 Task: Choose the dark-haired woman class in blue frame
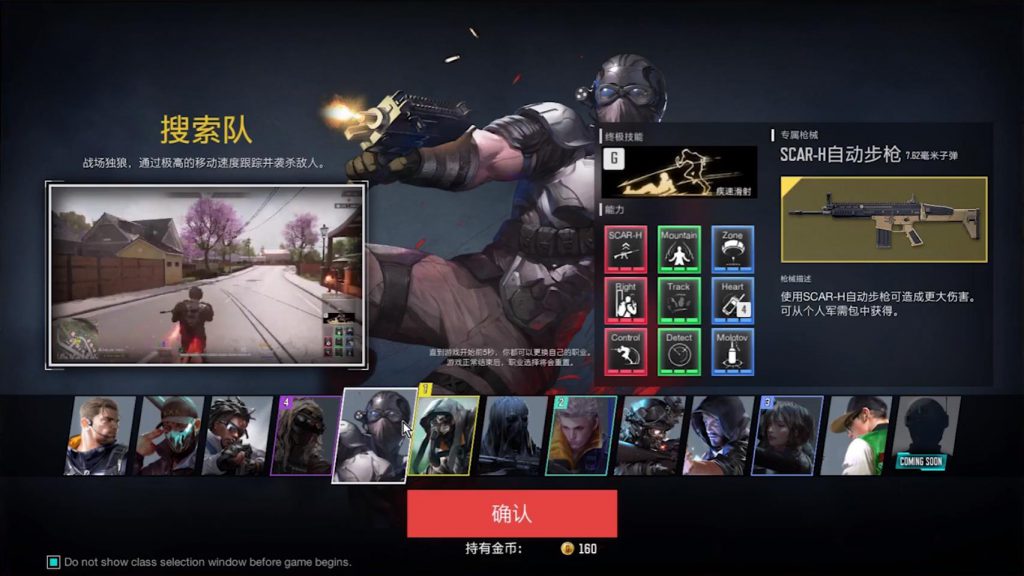(790, 435)
